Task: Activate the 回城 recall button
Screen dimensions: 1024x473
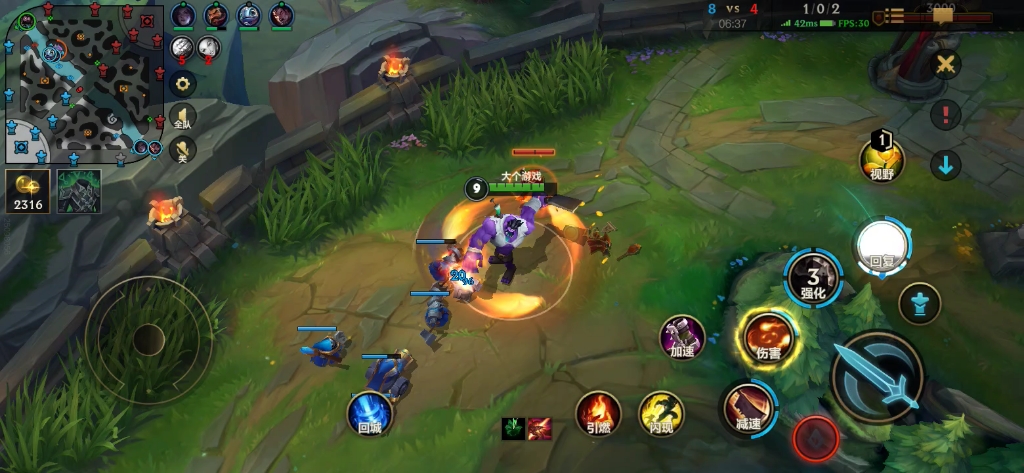Action: click(x=369, y=413)
